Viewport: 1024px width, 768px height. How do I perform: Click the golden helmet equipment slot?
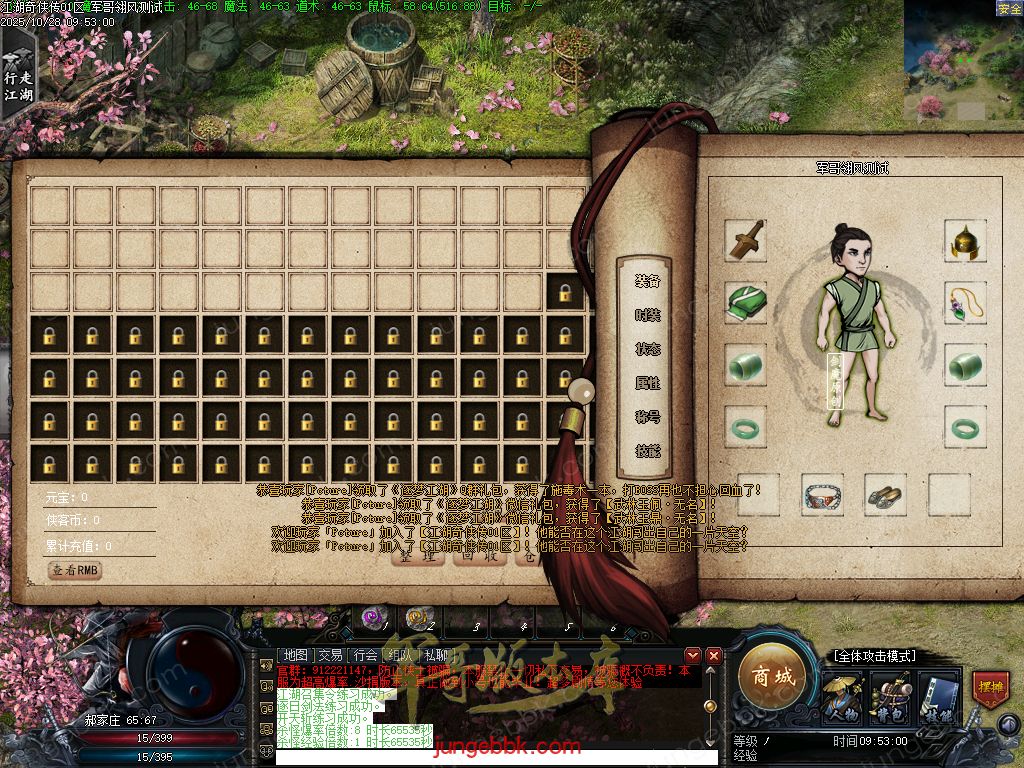966,241
